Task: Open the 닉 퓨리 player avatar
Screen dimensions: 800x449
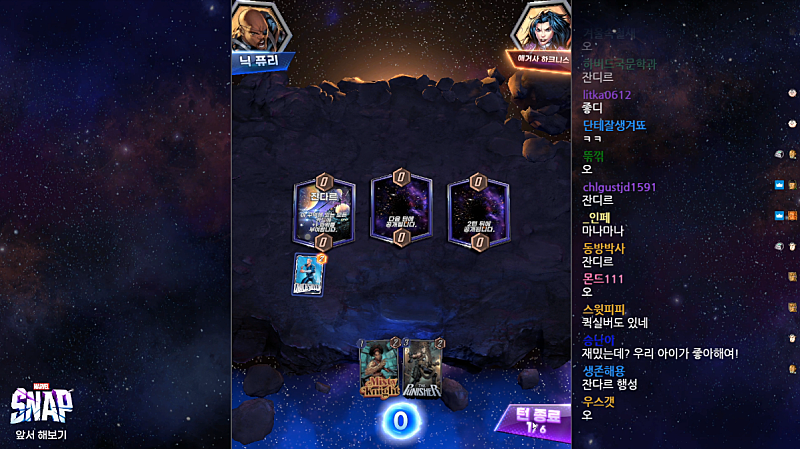Action: tap(261, 28)
